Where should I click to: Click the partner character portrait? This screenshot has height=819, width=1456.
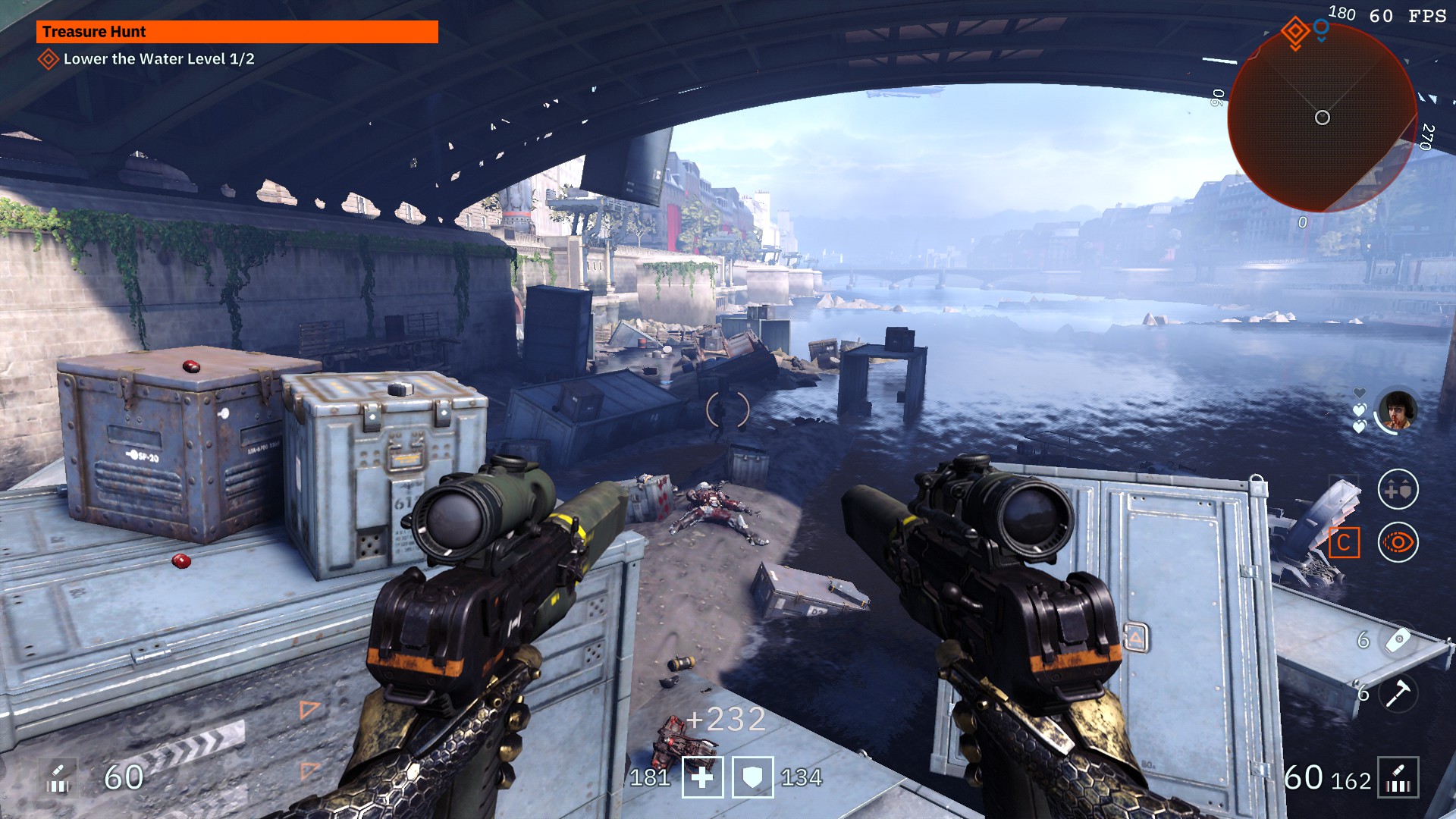[1397, 410]
